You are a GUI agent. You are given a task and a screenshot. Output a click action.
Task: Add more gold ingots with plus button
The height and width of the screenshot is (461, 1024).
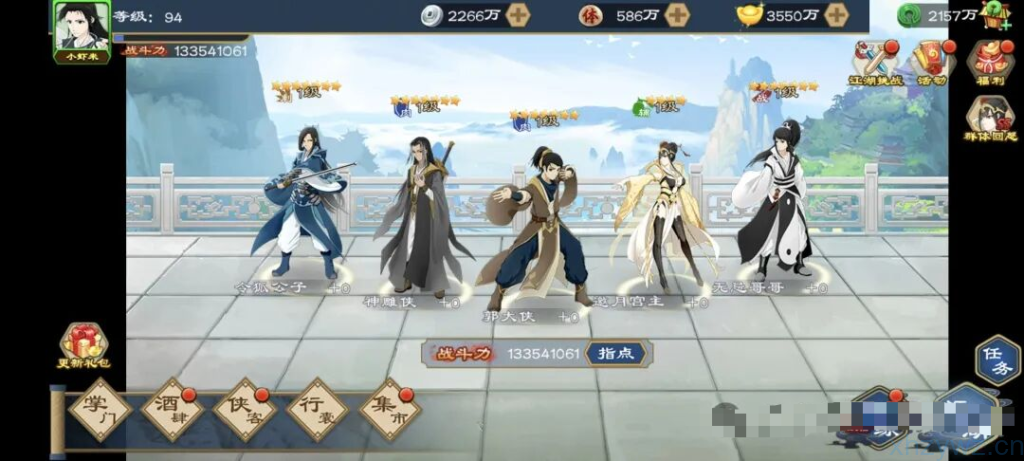click(x=836, y=15)
